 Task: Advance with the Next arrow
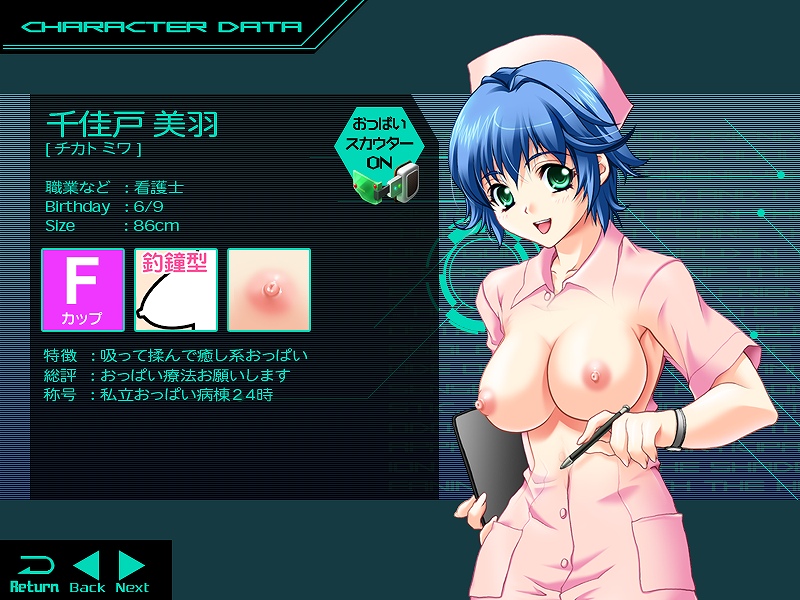(132, 572)
